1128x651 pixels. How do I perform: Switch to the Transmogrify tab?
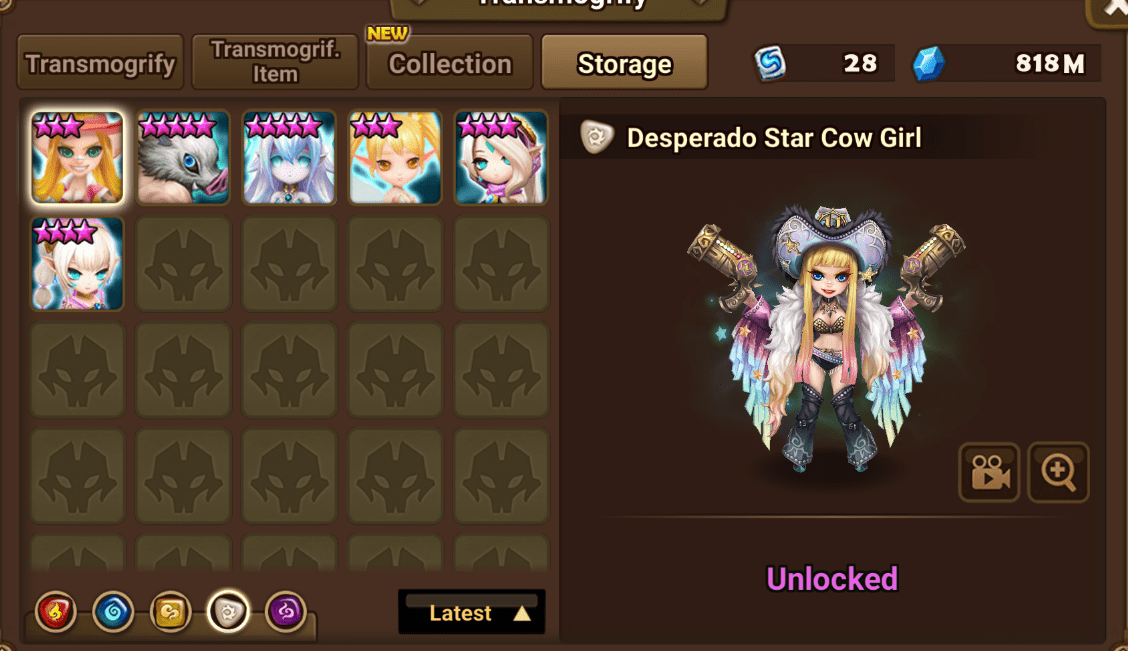click(100, 64)
